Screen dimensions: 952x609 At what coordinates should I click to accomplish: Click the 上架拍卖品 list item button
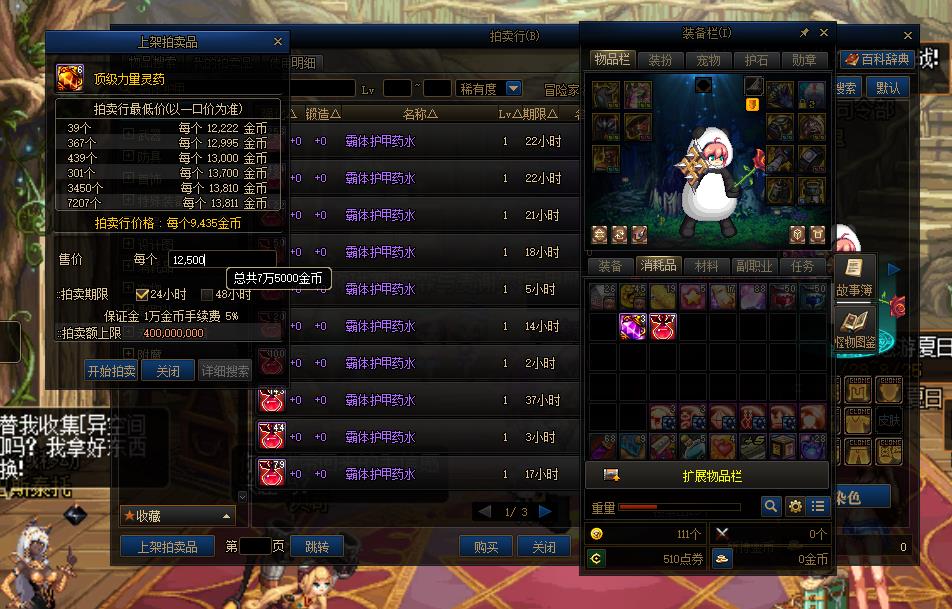167,547
